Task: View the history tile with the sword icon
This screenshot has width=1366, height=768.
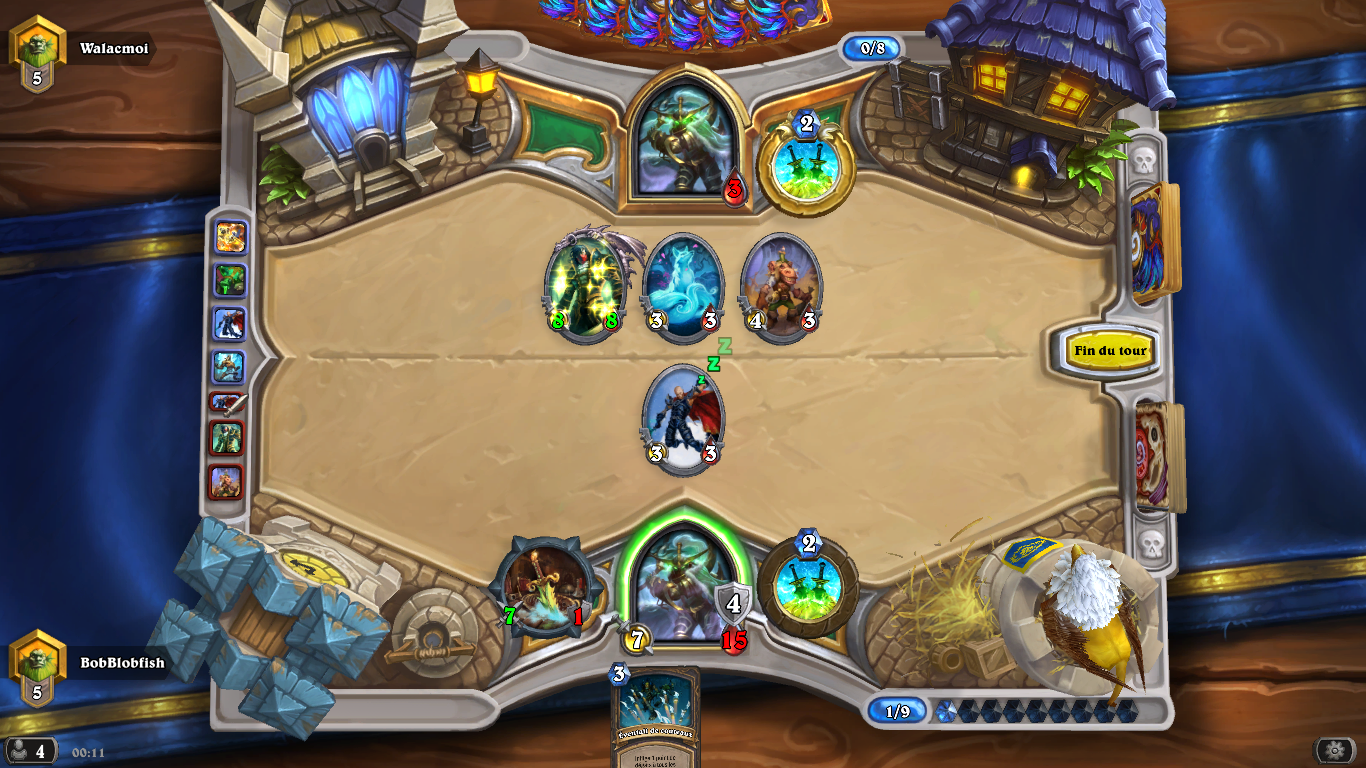Action: pyautogui.click(x=228, y=403)
